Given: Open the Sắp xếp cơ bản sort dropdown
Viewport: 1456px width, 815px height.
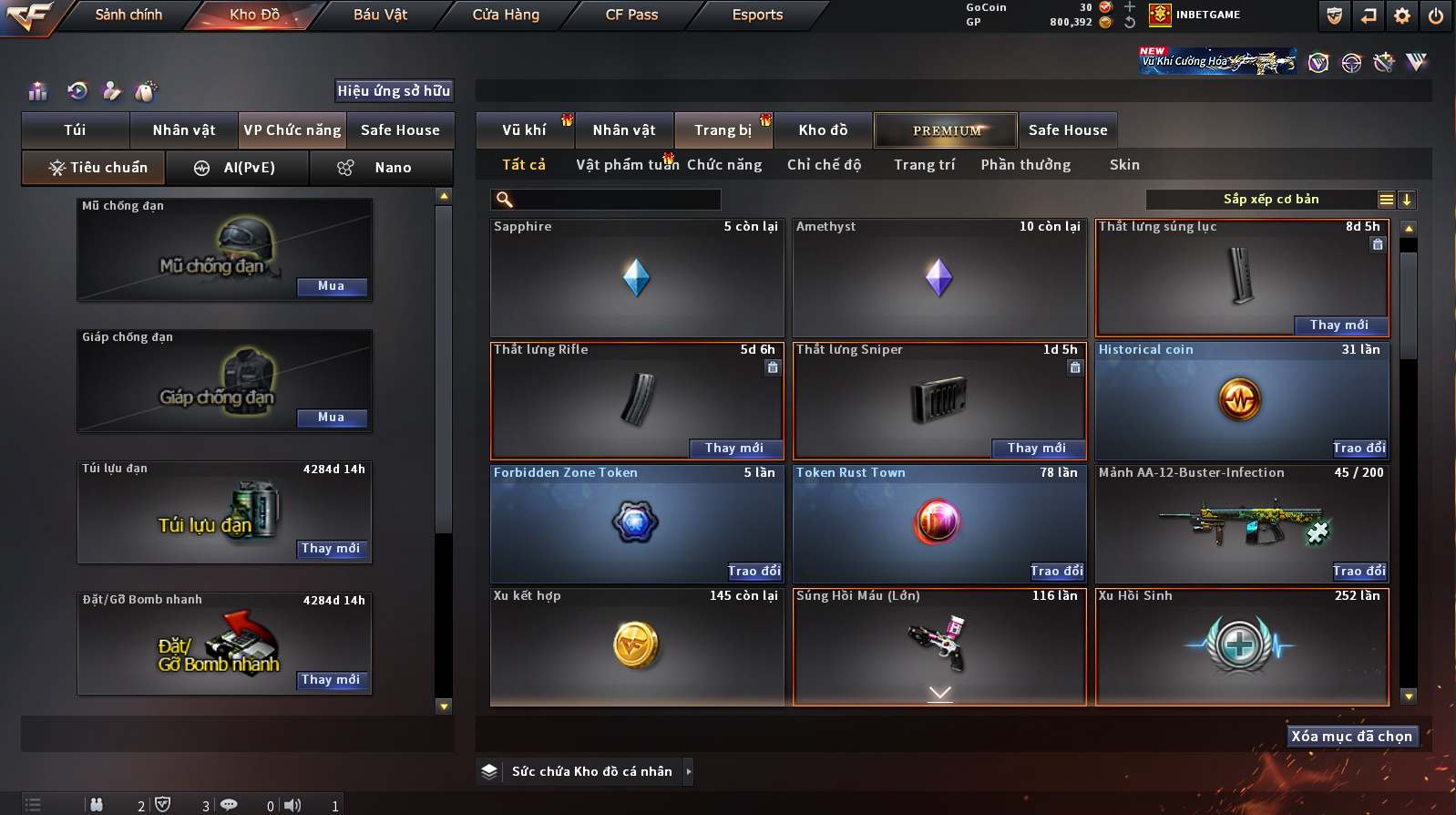Looking at the screenshot, I should tap(1270, 200).
